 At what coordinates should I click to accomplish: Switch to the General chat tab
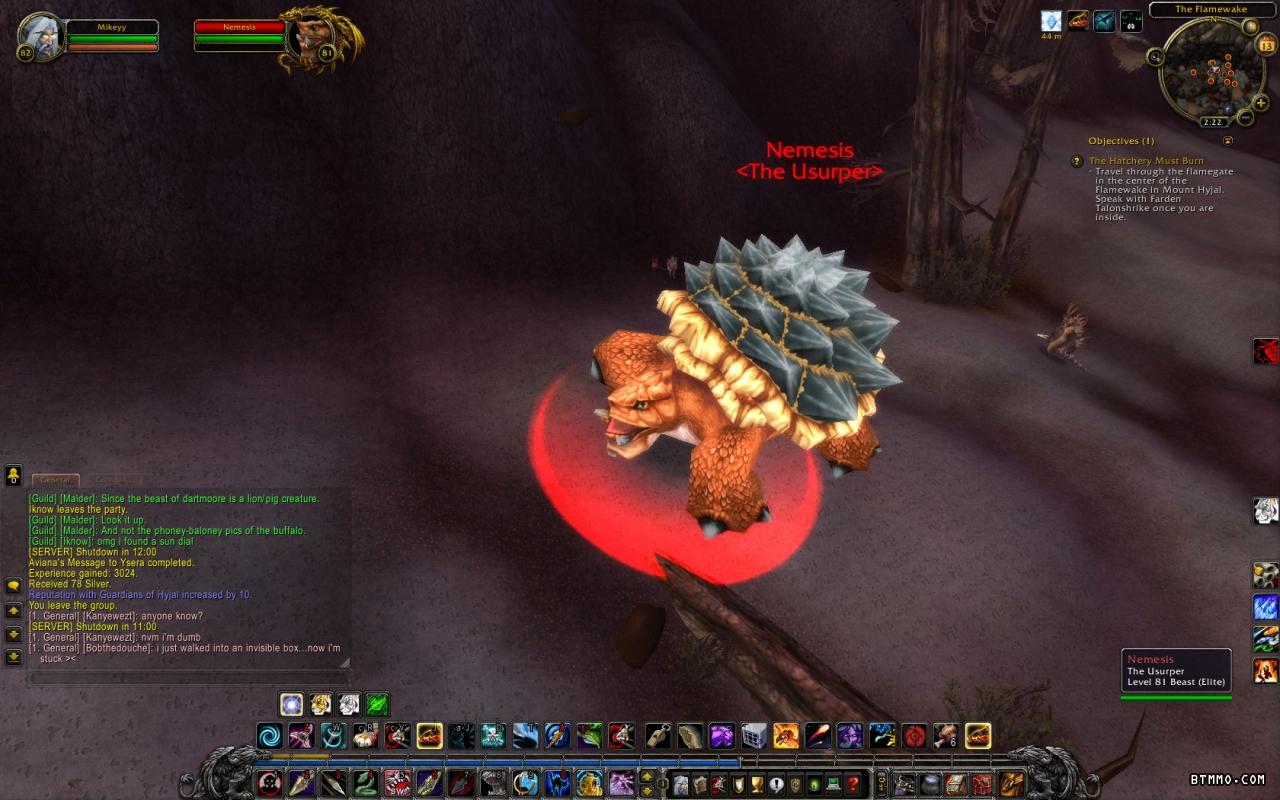[56, 481]
